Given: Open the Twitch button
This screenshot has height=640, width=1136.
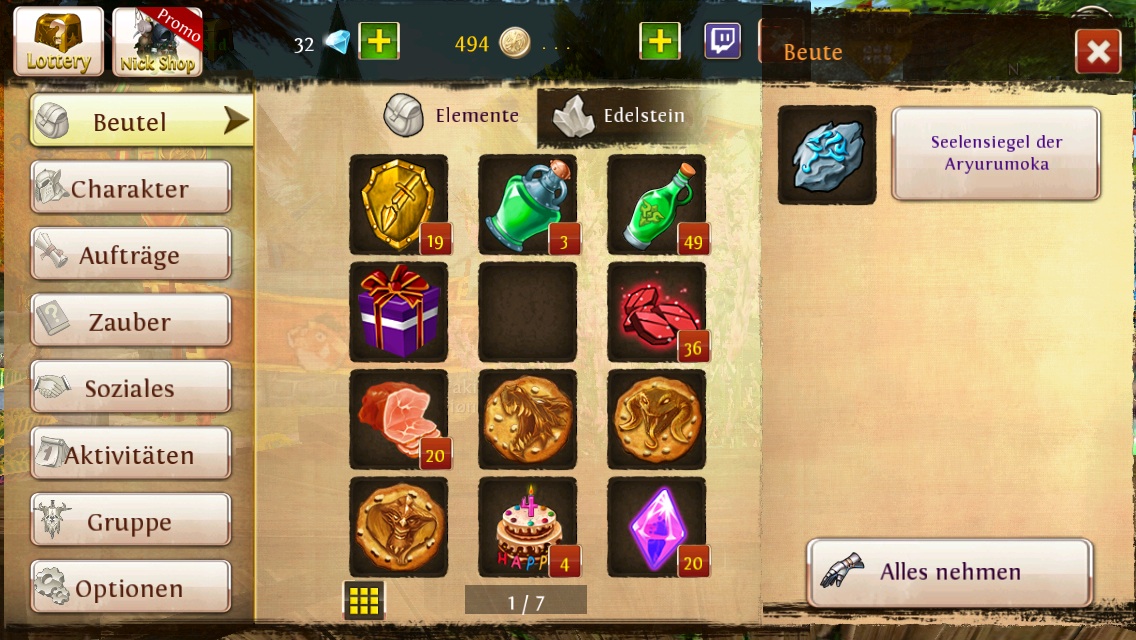Looking at the screenshot, I should pyautogui.click(x=722, y=42).
